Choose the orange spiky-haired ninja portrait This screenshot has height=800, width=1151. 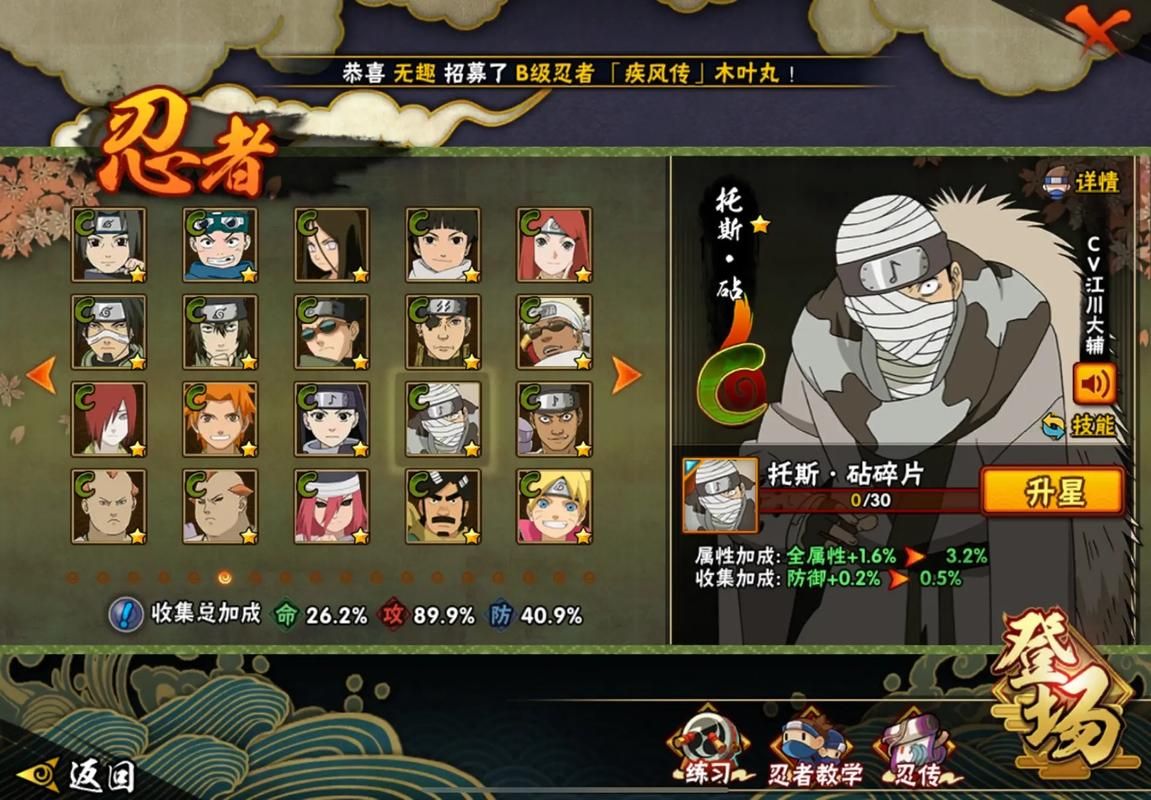coord(220,419)
